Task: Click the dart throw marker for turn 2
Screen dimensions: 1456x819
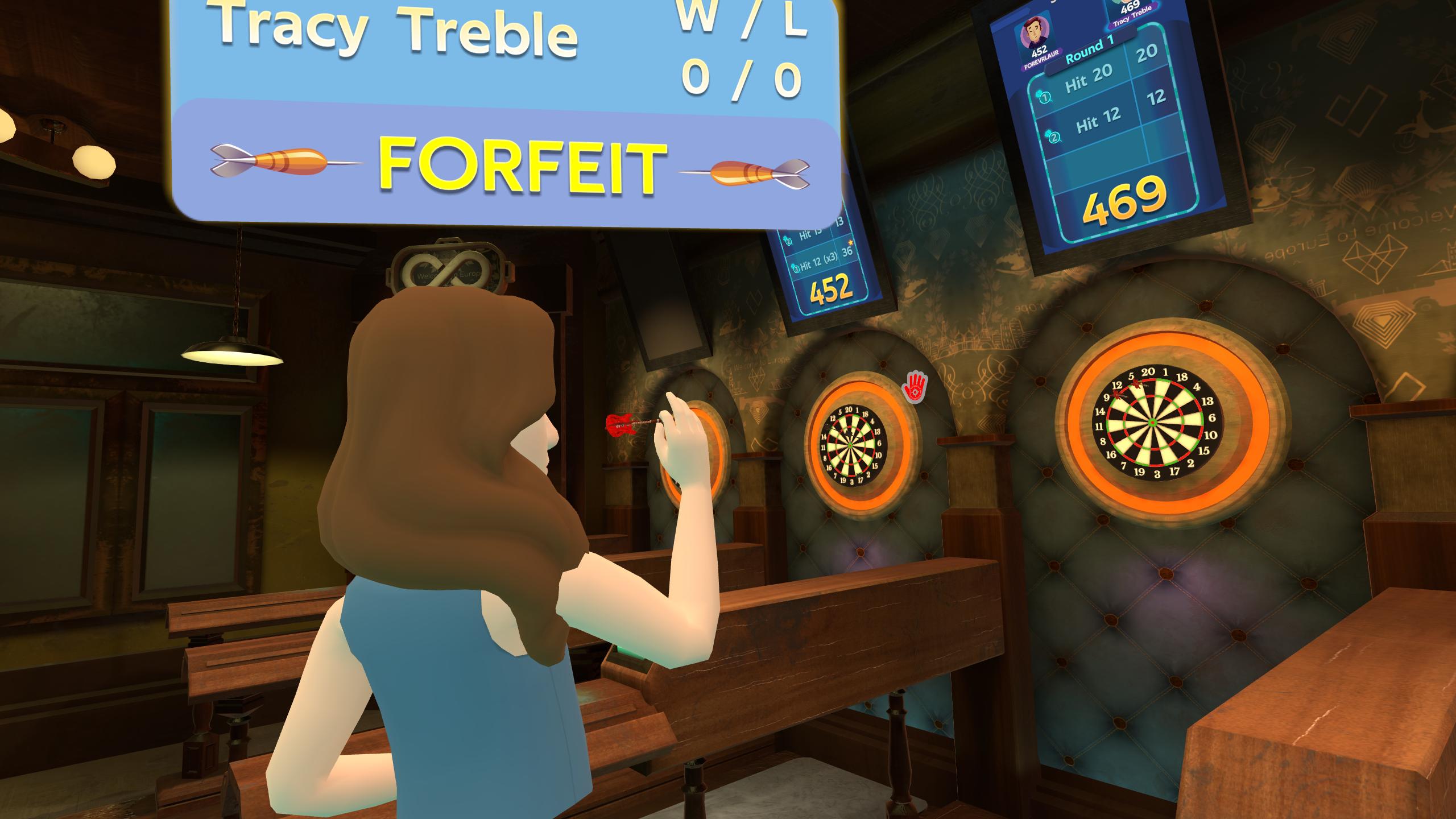Action: [1054, 137]
